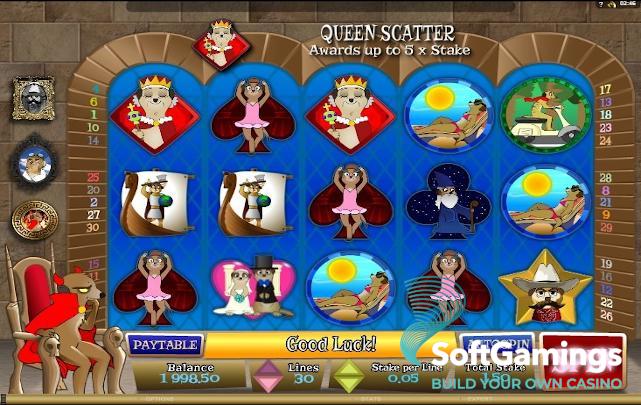This screenshot has width=641, height=405.
Task: Open the Paytable
Action: [165, 344]
